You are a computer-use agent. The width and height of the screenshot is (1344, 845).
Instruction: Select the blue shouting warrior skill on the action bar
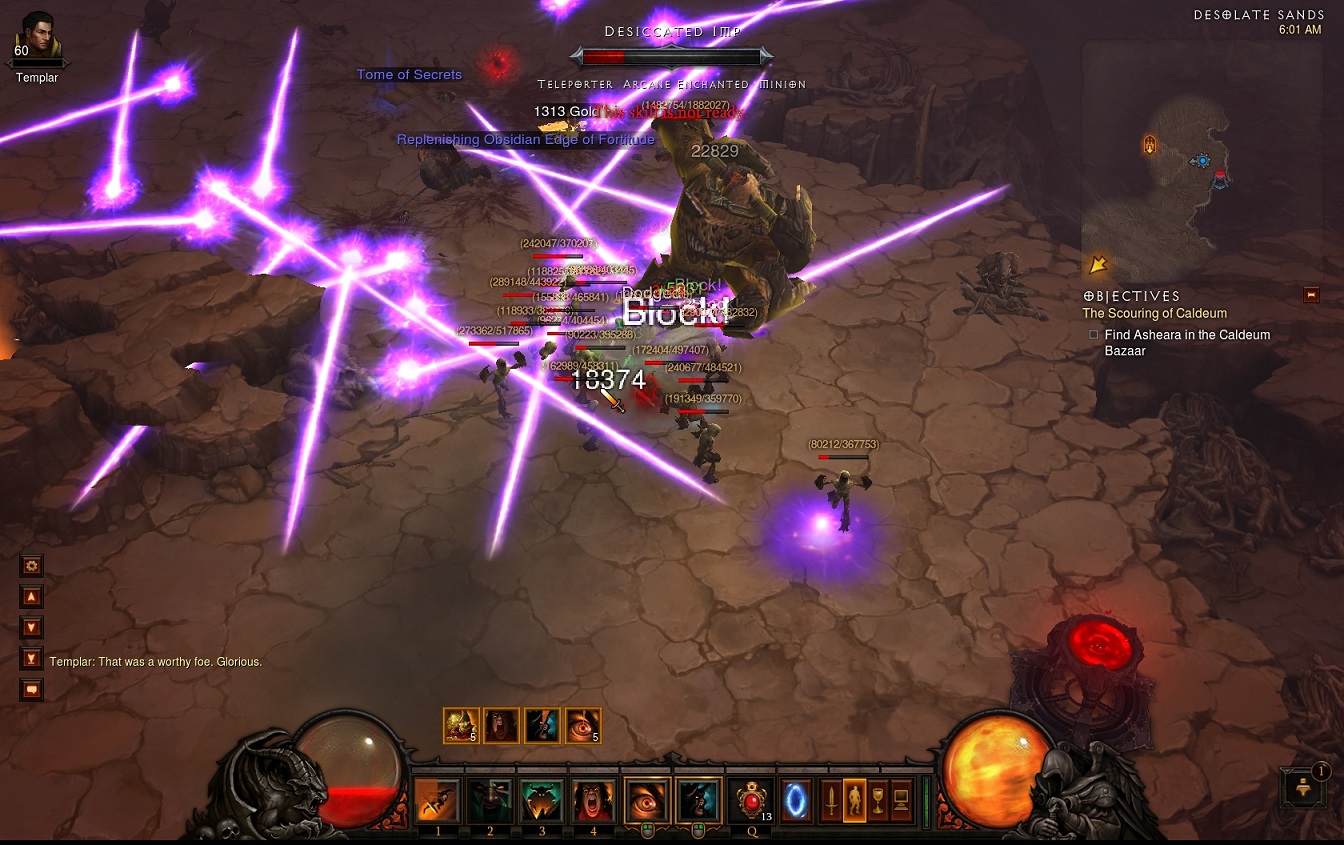(x=698, y=800)
